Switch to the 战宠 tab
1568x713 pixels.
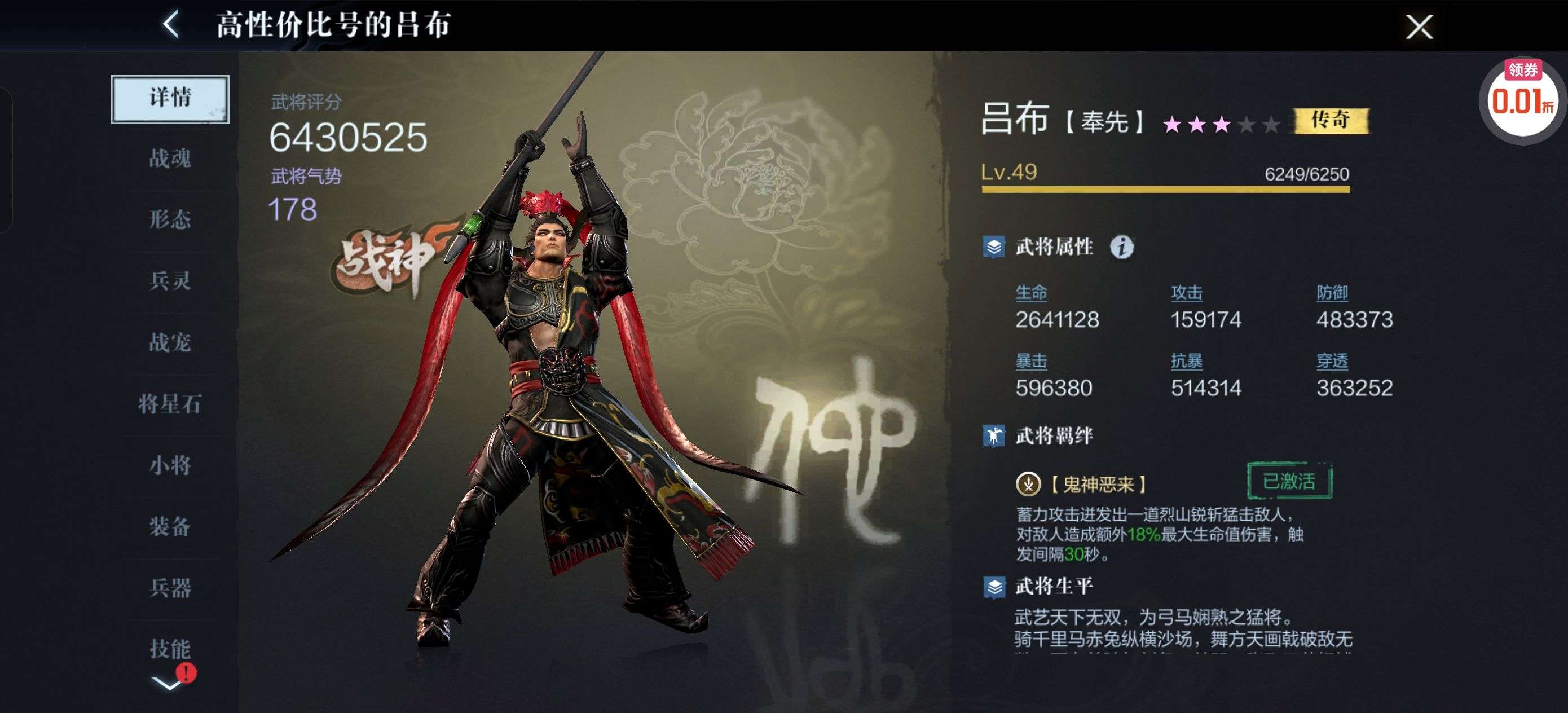(x=170, y=342)
